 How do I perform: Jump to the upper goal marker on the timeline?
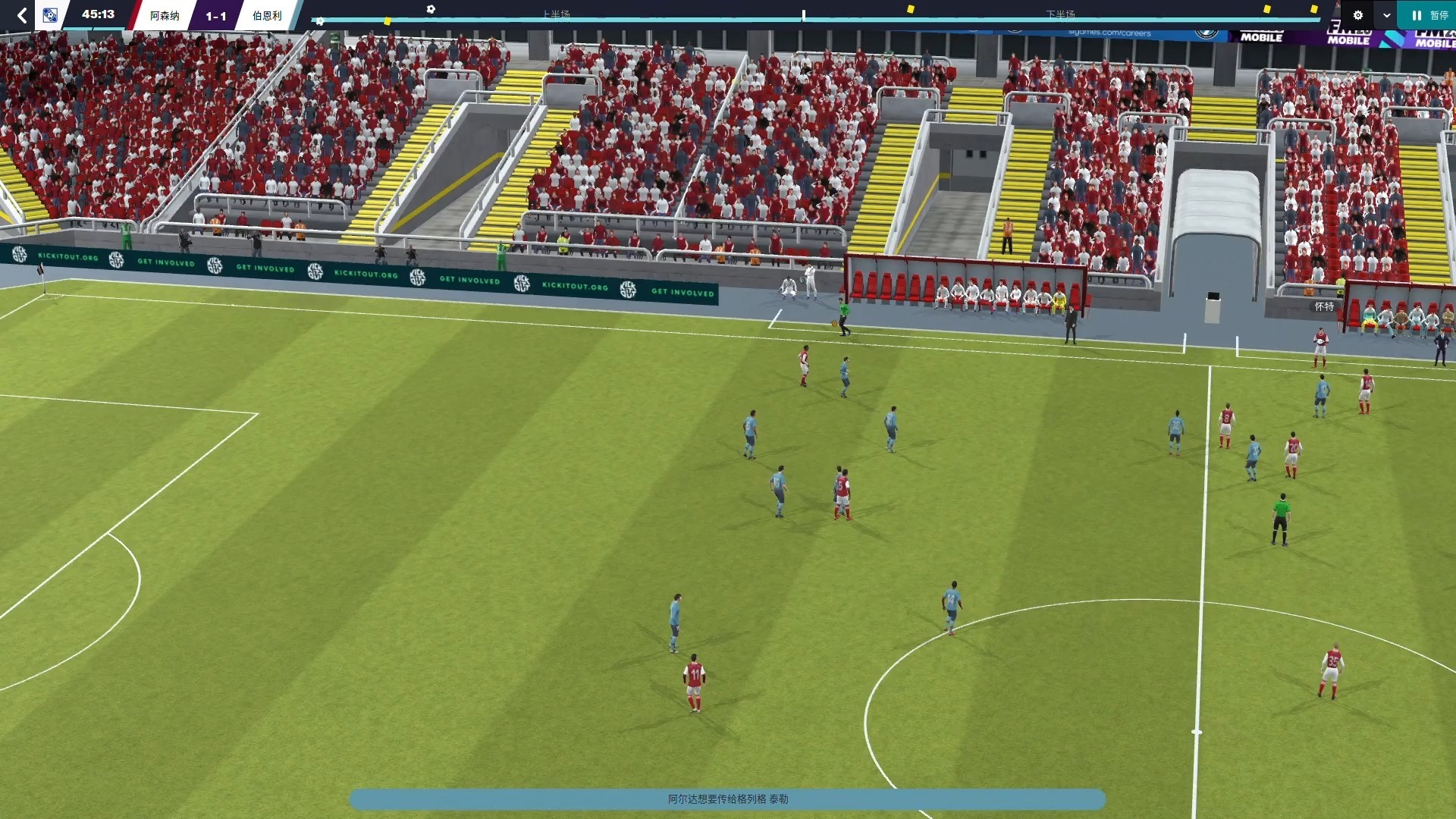tap(431, 9)
